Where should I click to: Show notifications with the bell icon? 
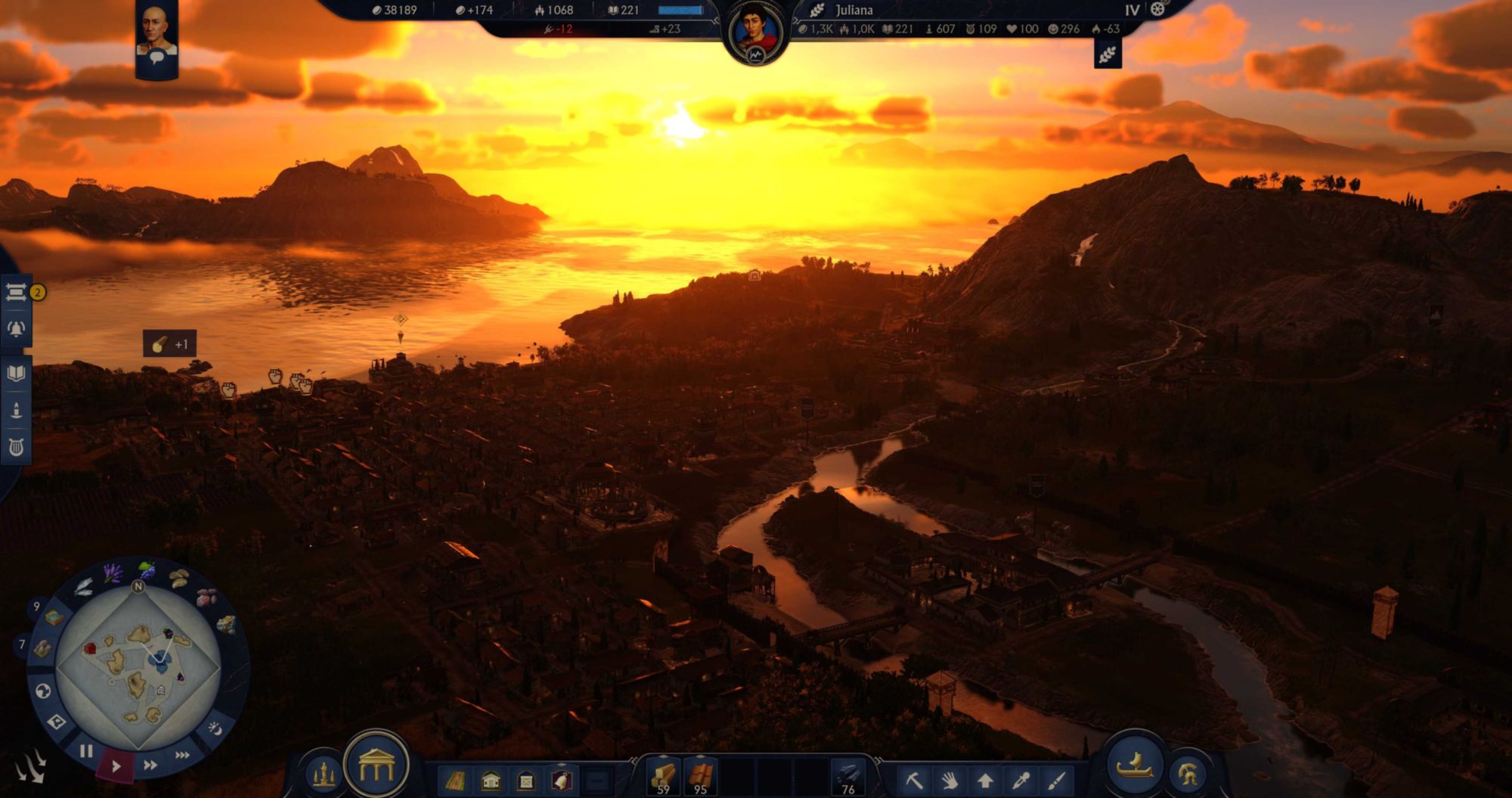pos(17,329)
